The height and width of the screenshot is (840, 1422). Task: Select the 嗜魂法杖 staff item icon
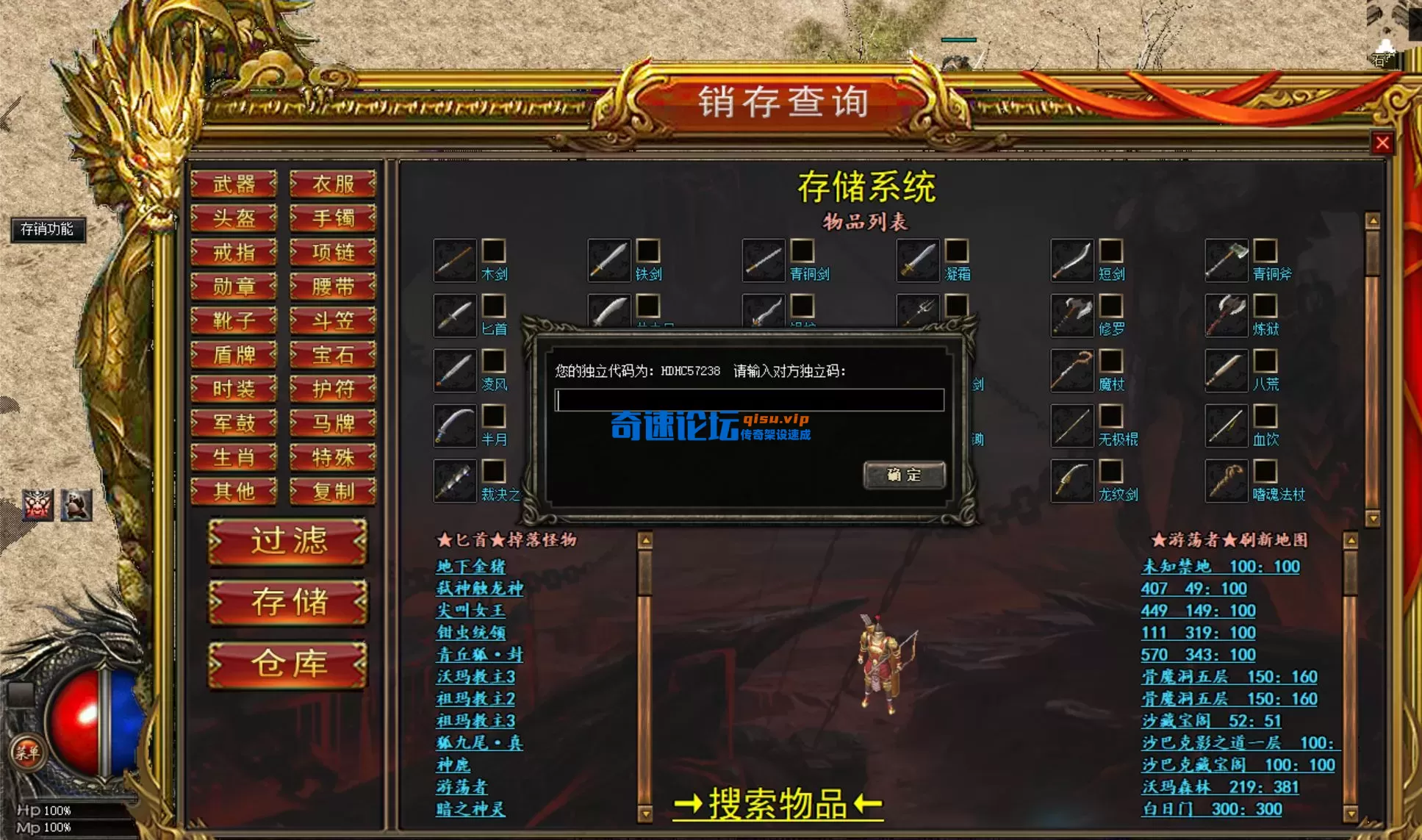pos(1225,481)
